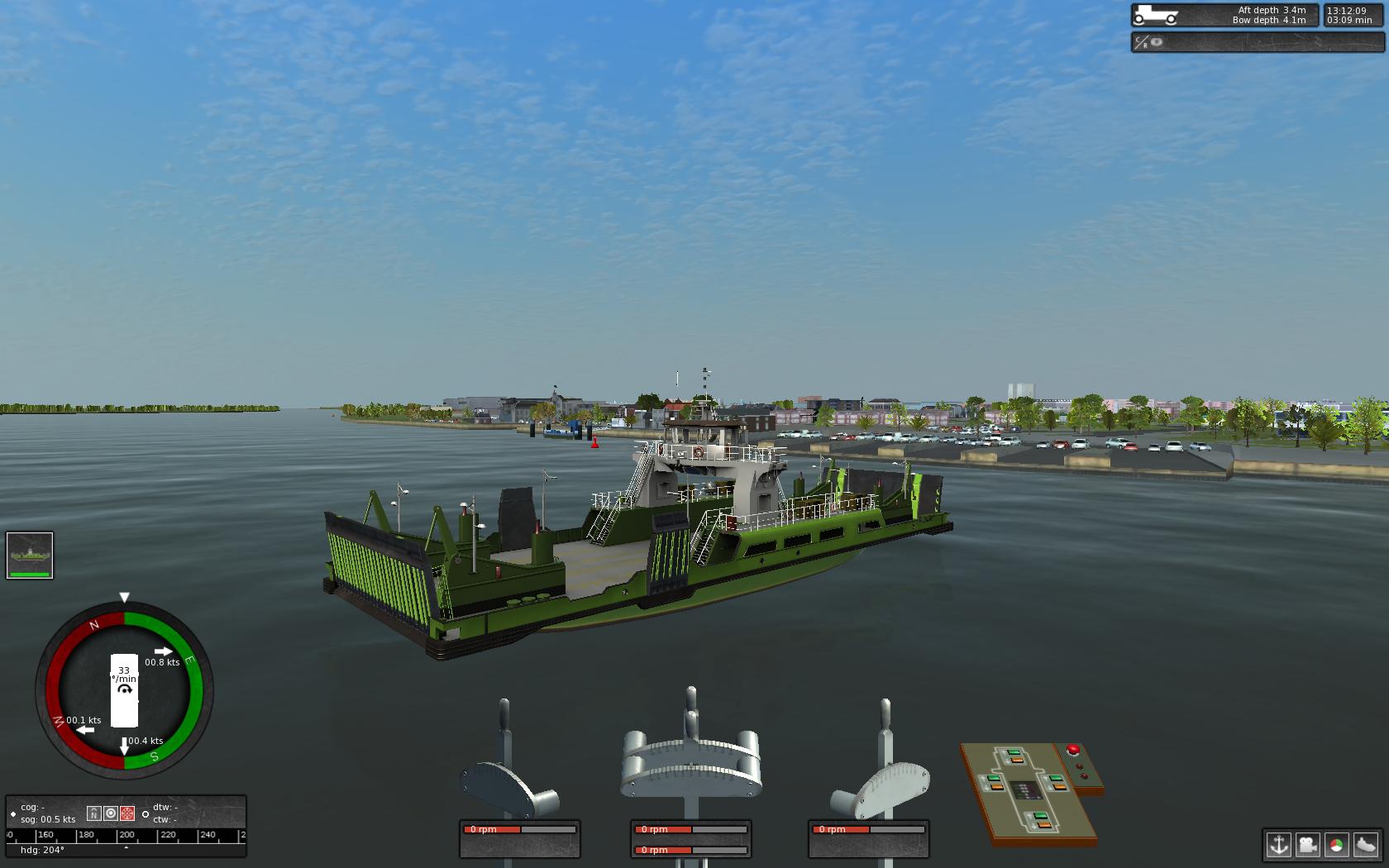Viewport: 1389px width, 868px height.
Task: Click the ship minimap thumbnail on the left
Action: coord(30,554)
